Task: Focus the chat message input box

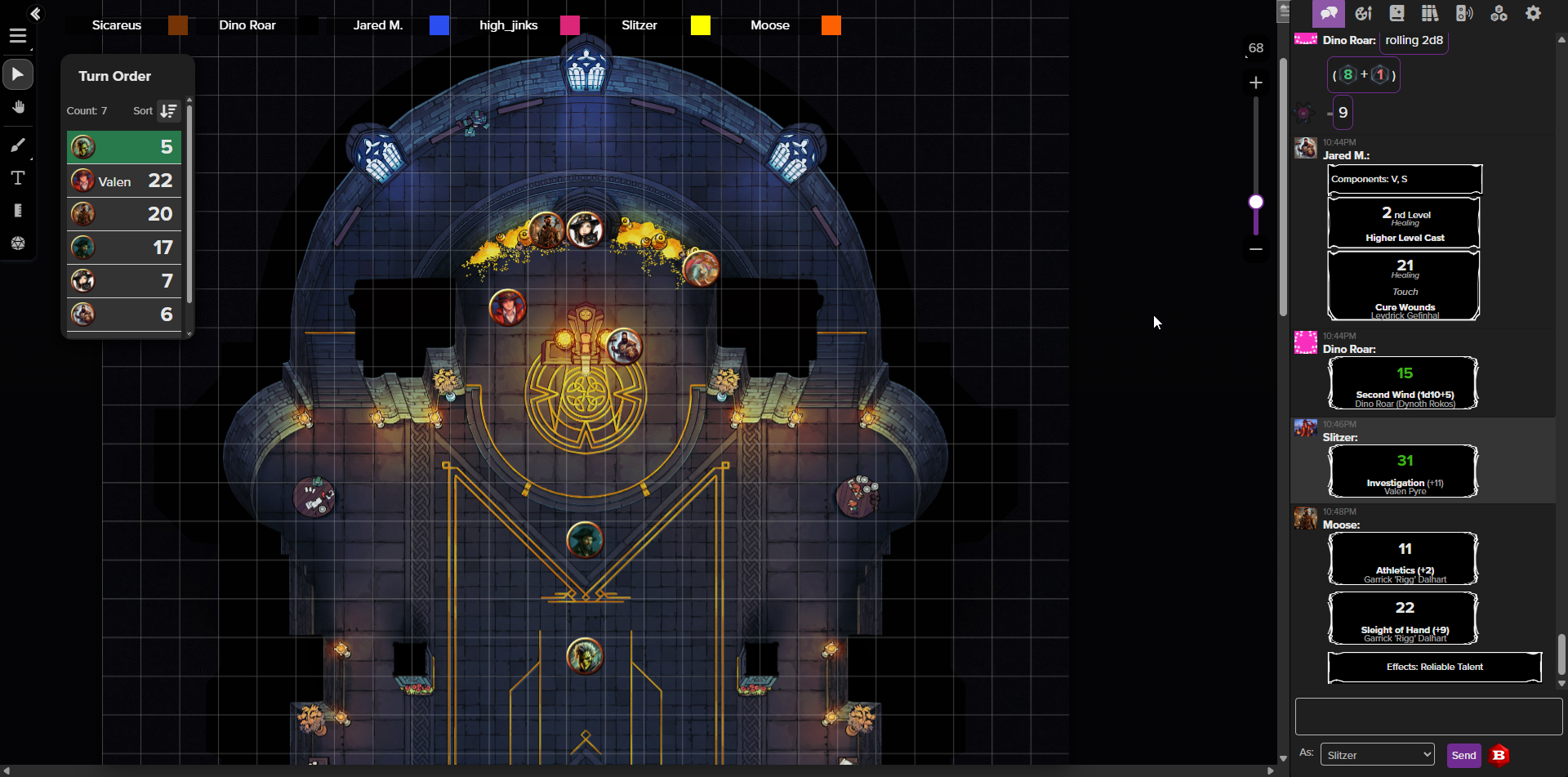Action: tap(1428, 717)
